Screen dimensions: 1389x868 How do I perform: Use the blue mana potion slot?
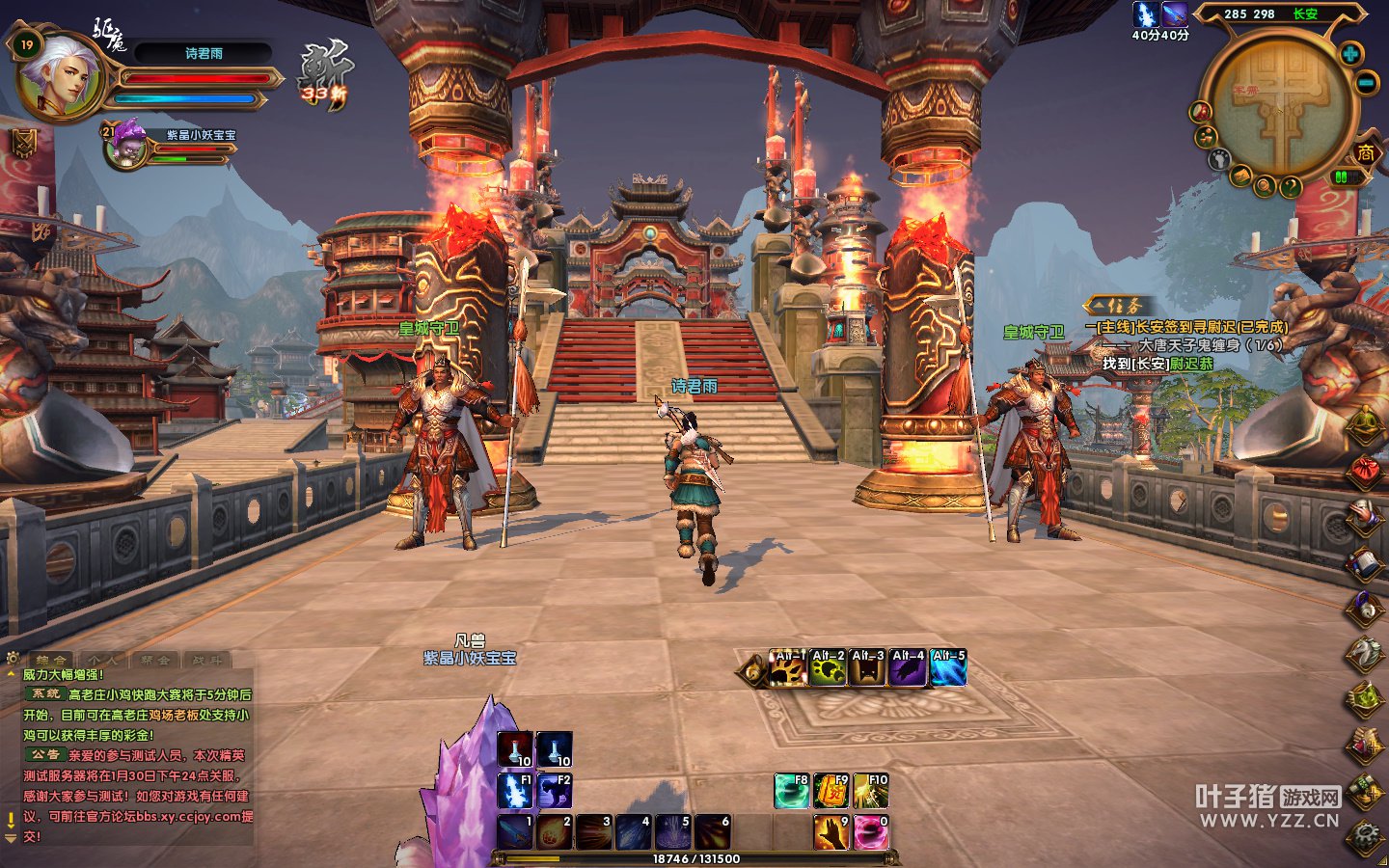[554, 749]
